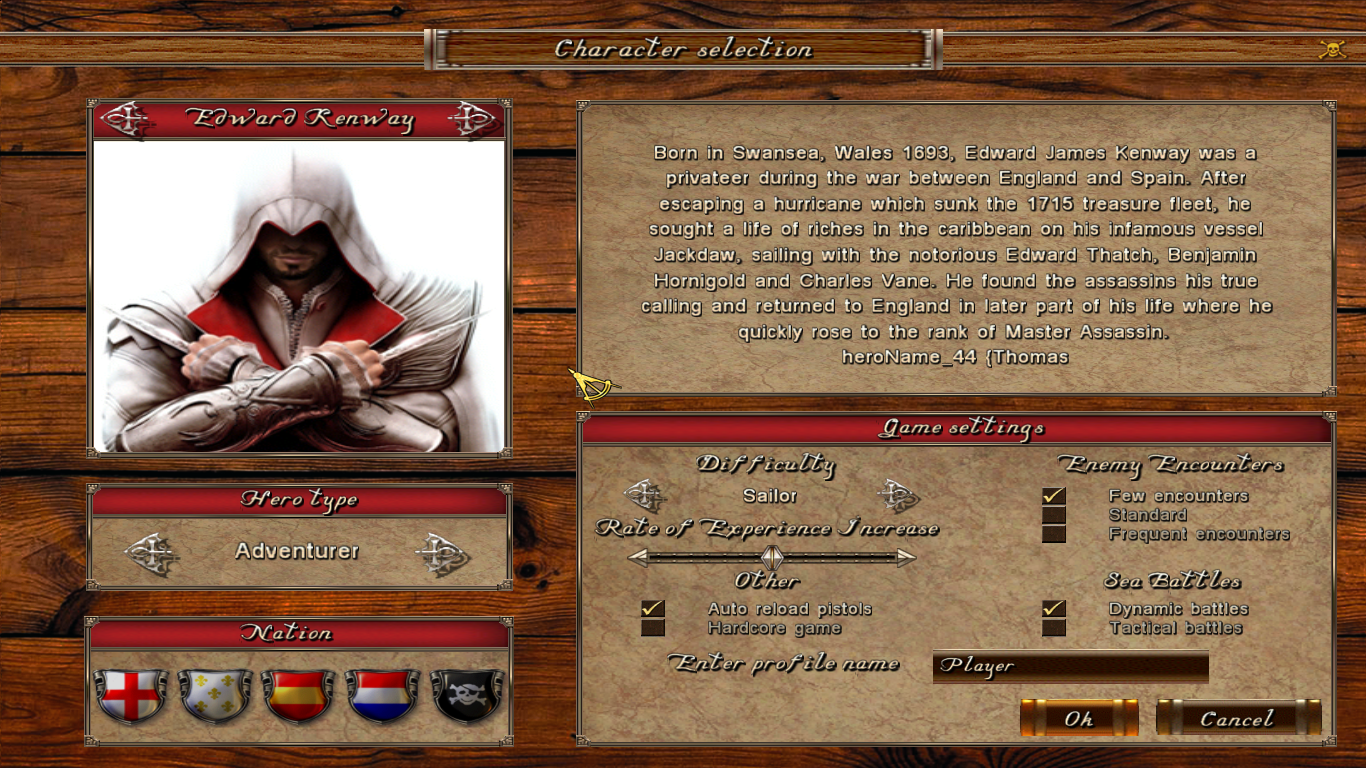The height and width of the screenshot is (768, 1366).
Task: Choose the England flag shield
Action: (x=130, y=695)
